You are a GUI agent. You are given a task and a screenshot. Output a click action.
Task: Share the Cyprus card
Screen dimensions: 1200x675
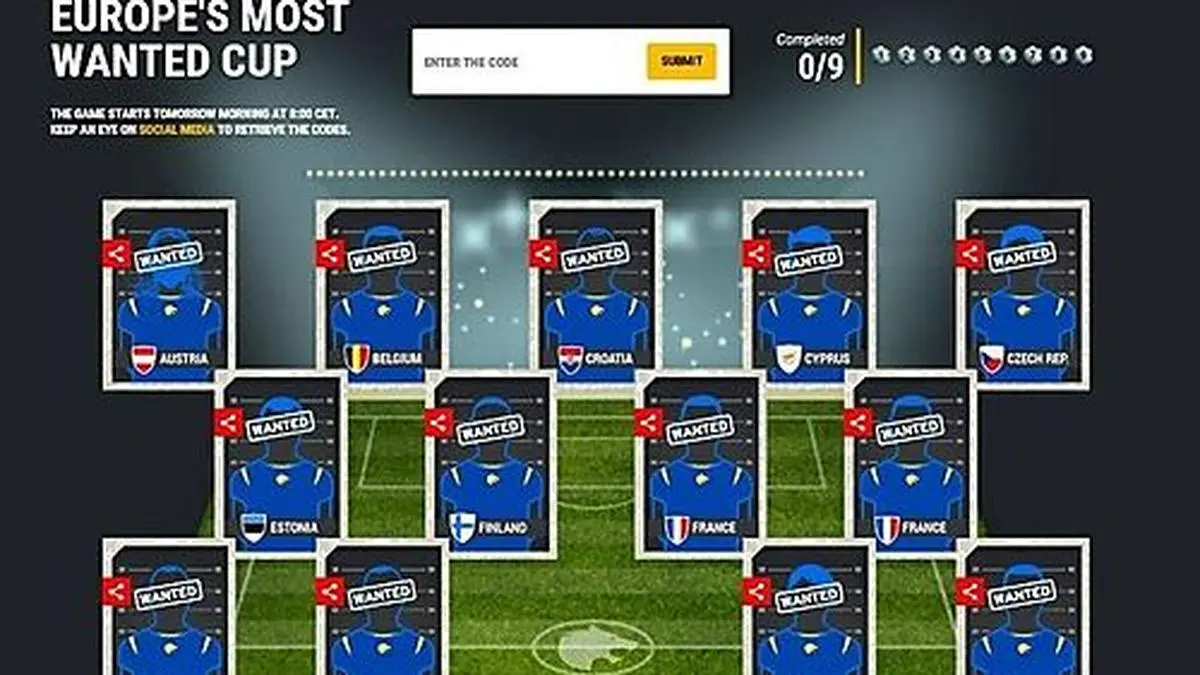click(756, 254)
